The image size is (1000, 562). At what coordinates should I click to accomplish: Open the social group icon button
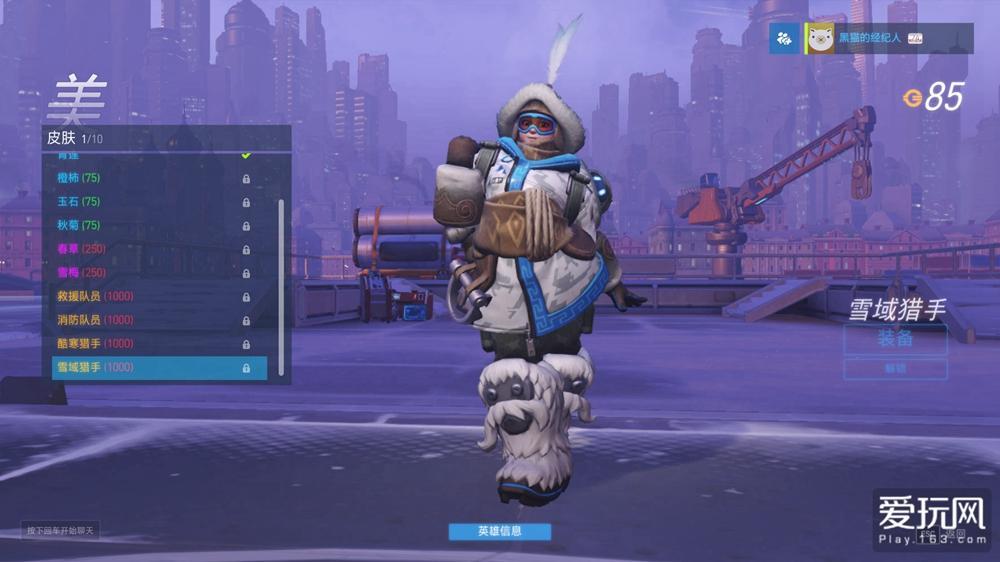[x=785, y=38]
